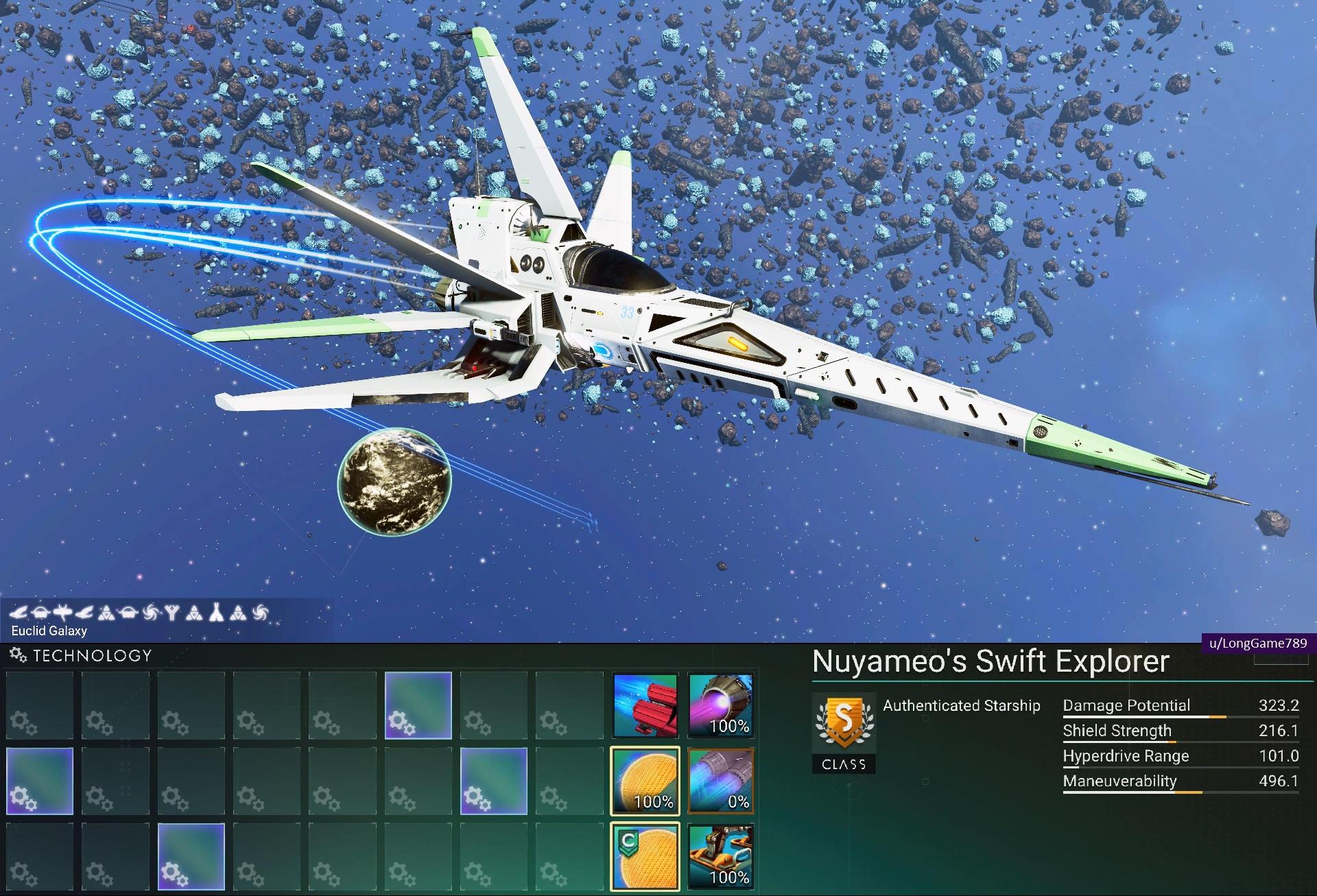Toggle the supercharged slot in middle row

(x=494, y=781)
